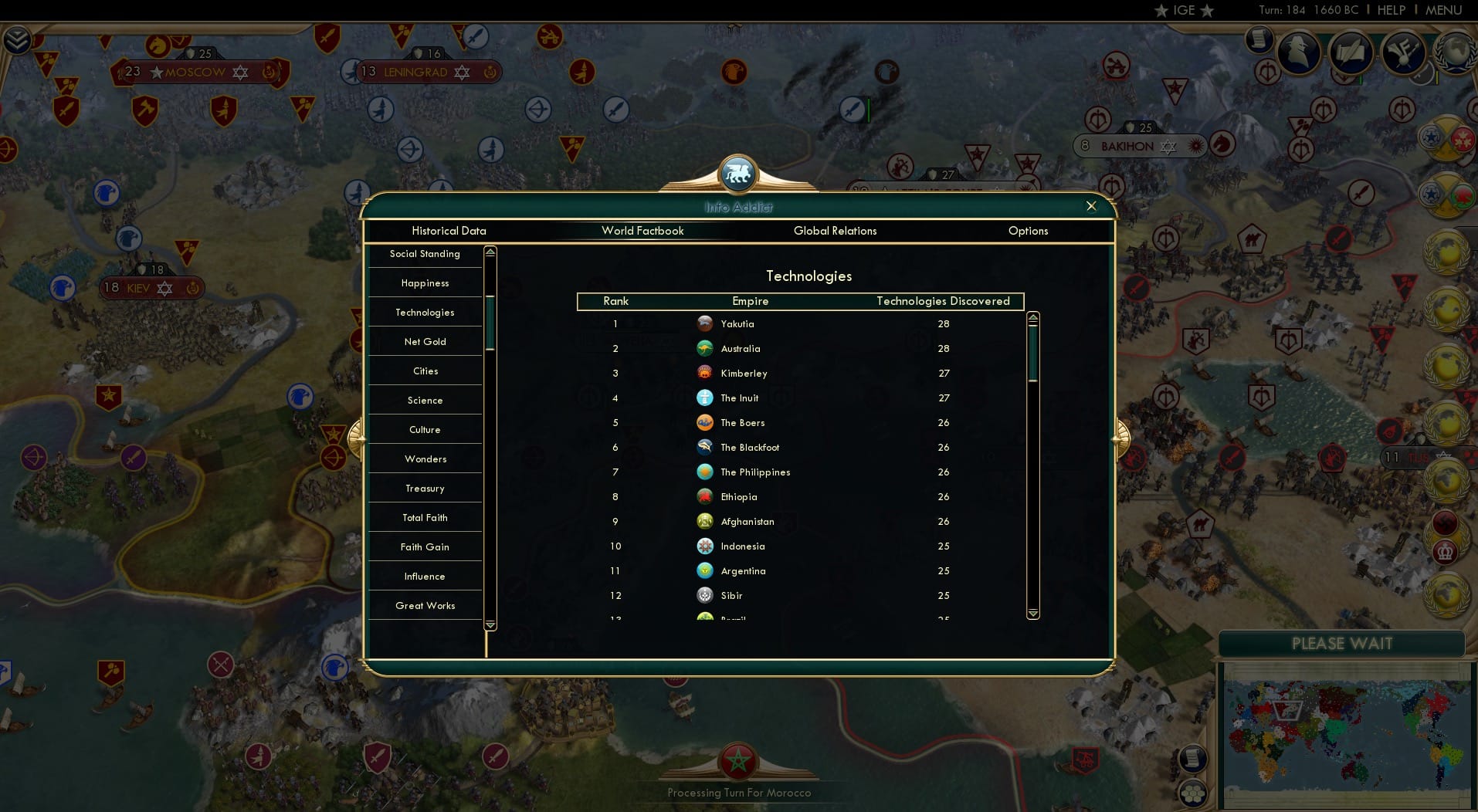This screenshot has width=1478, height=812.
Task: Open the Social Policies screen
Action: 1260,40
